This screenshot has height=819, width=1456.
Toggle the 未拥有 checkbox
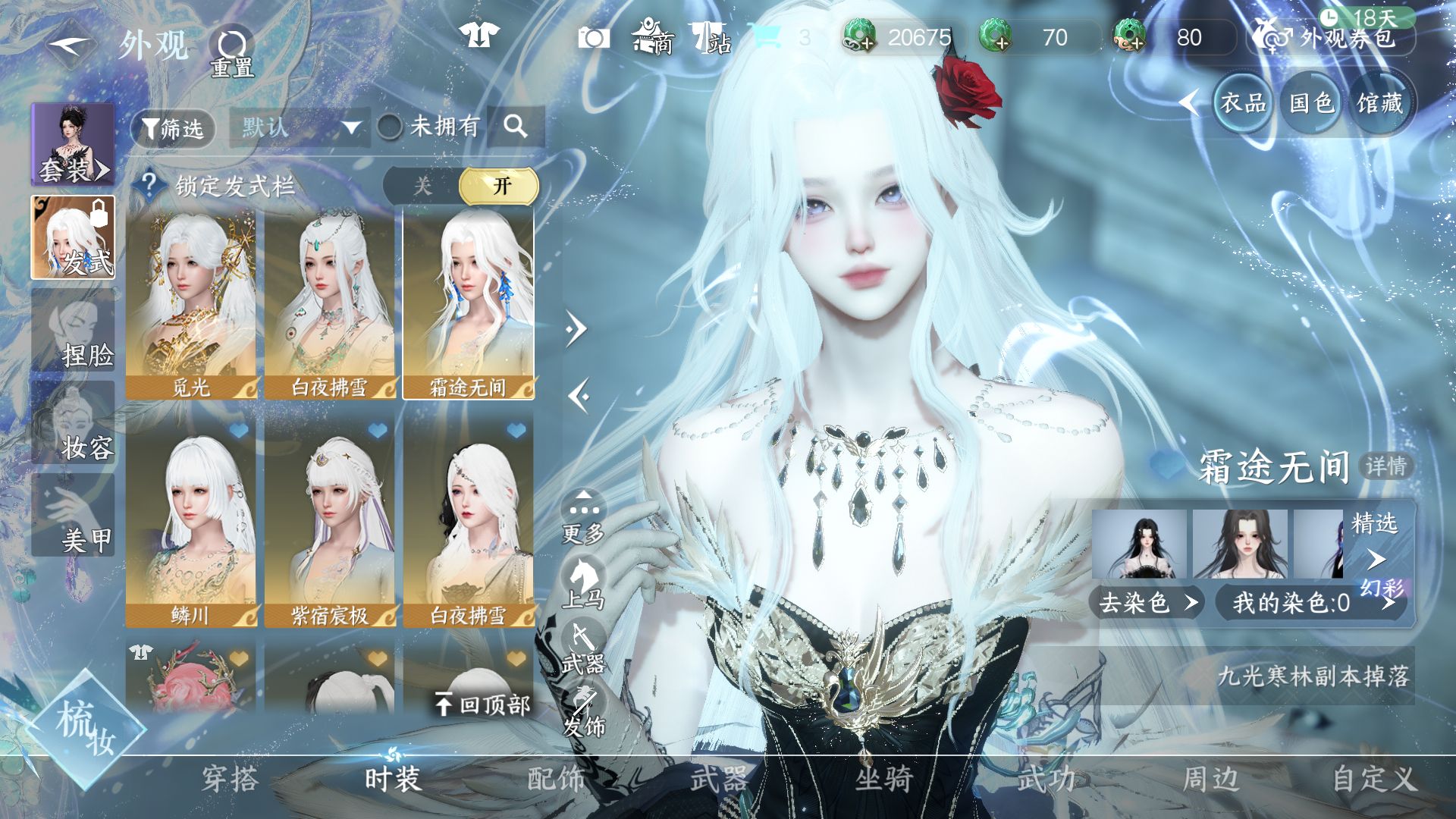pos(391,127)
